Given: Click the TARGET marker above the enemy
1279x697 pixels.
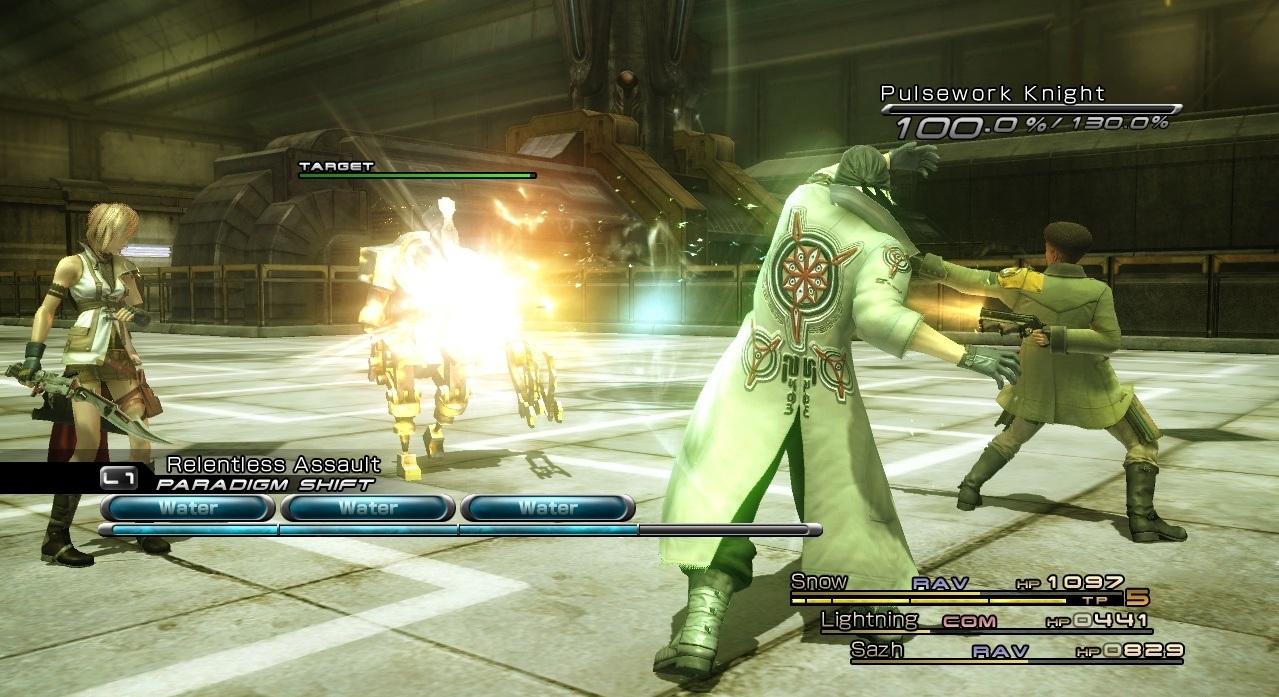Looking at the screenshot, I should pos(336,166).
